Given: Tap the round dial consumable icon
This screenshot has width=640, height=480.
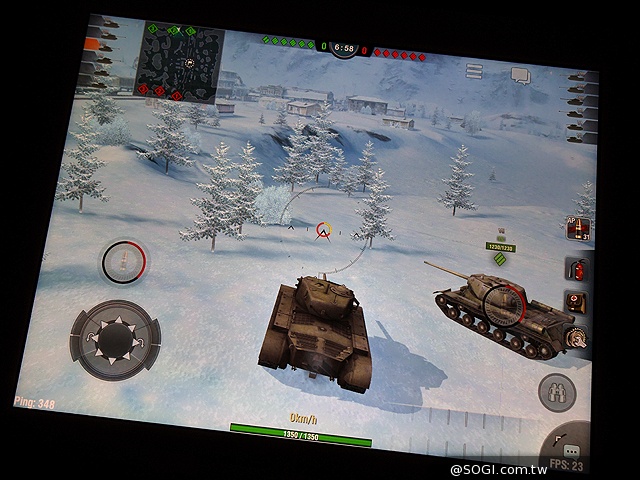Looking at the screenshot, I should (x=576, y=340).
